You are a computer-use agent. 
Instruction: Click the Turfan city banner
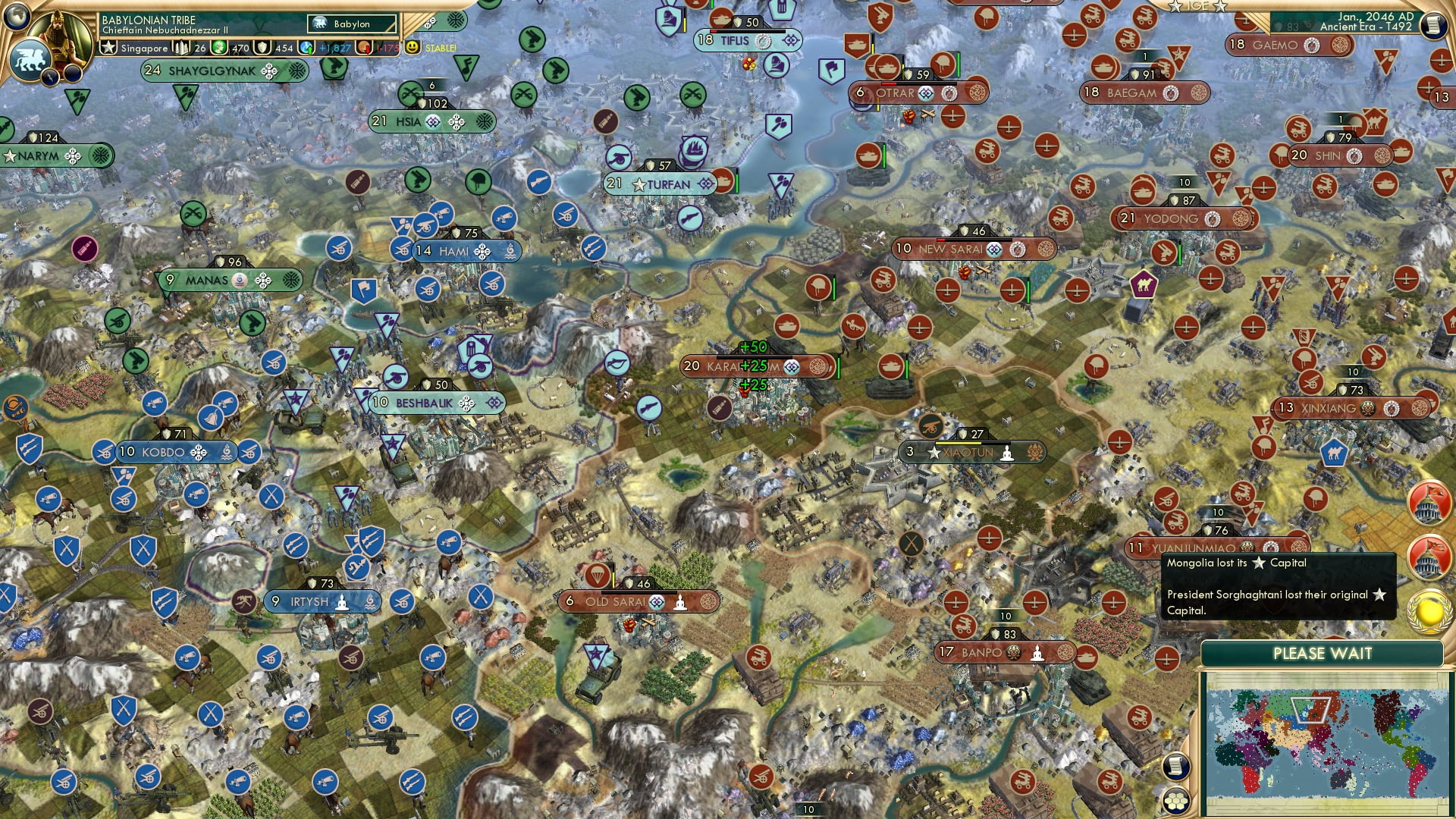(661, 184)
